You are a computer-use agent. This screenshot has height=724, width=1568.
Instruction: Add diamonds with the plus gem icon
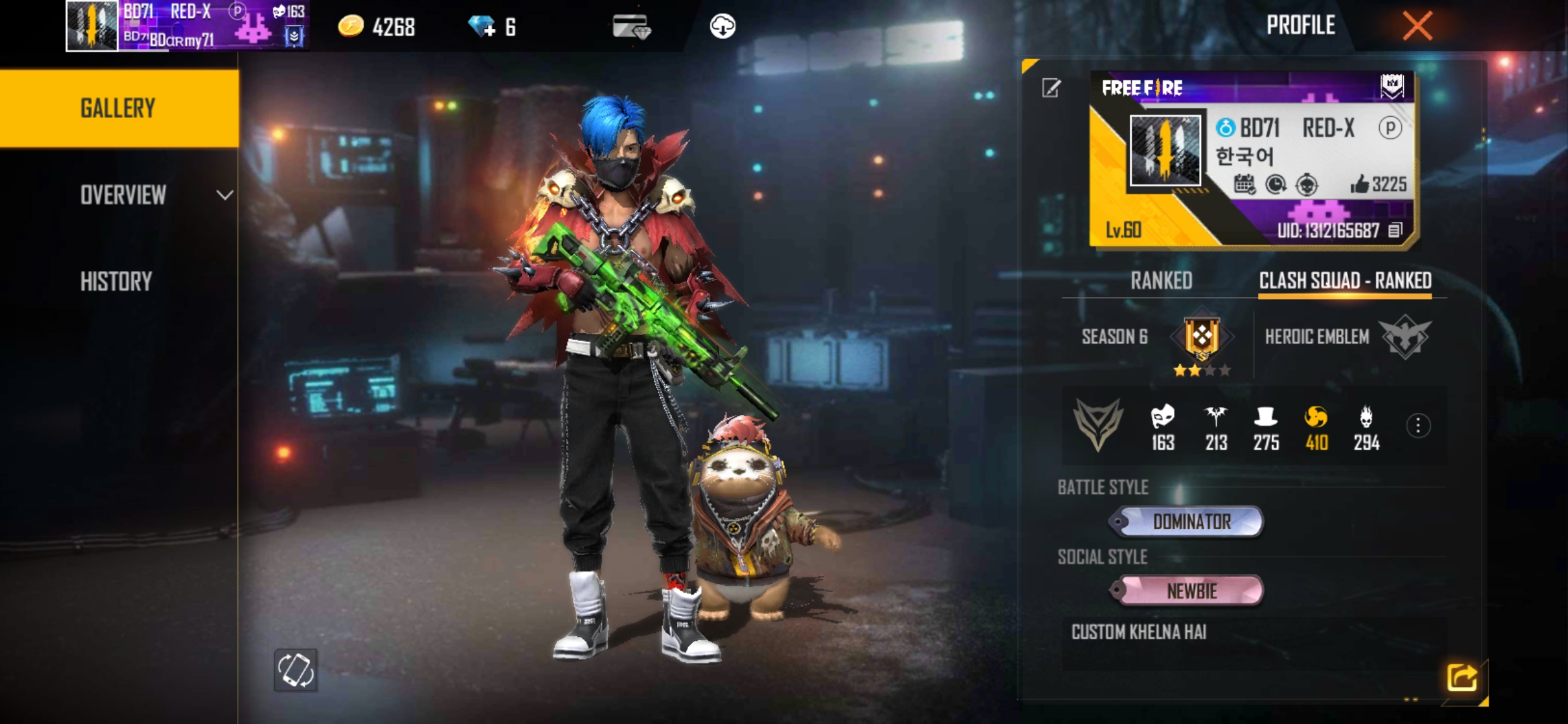tap(482, 27)
